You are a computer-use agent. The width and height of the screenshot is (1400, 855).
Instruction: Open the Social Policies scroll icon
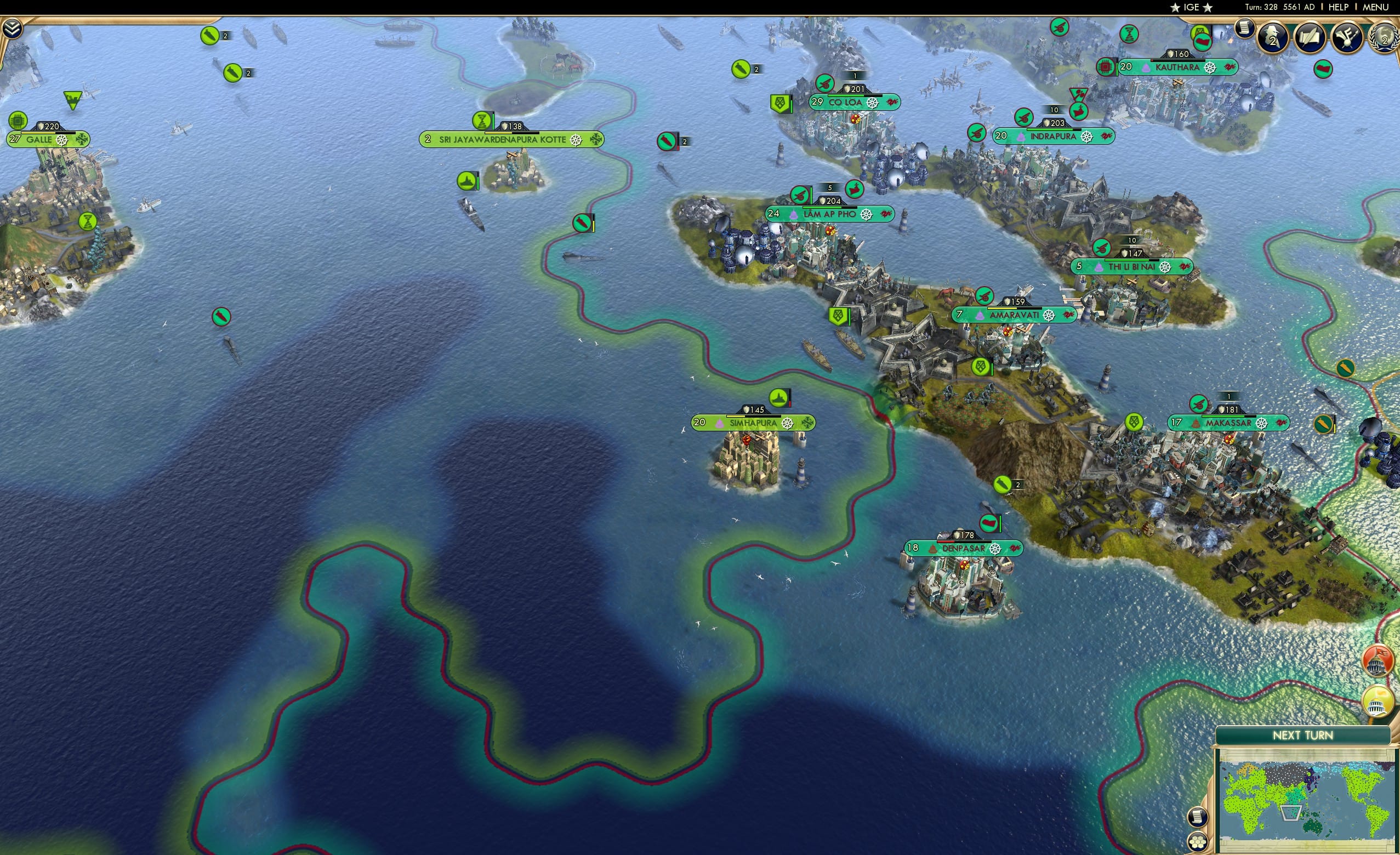[1244, 30]
